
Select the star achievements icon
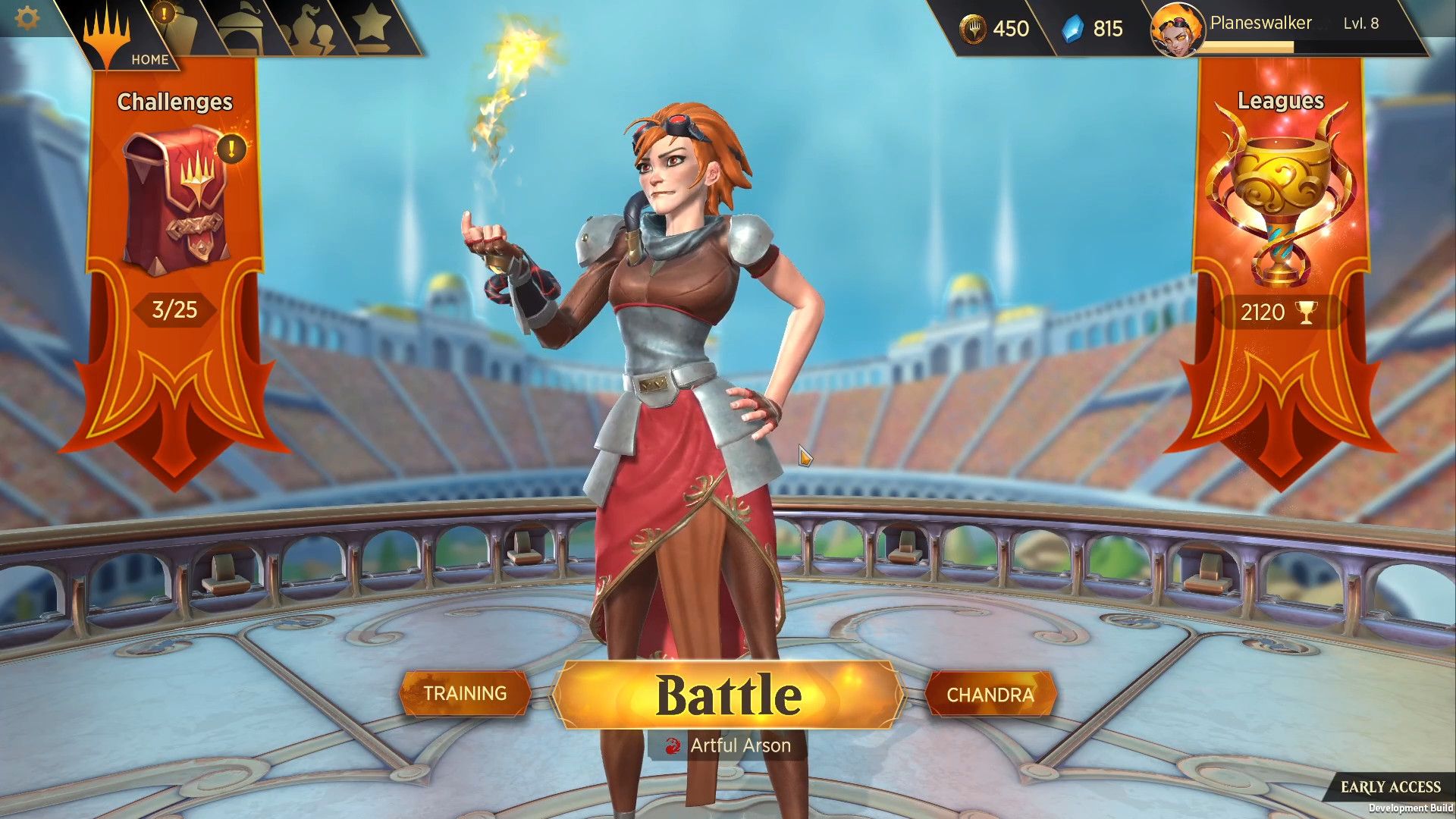coord(372,23)
